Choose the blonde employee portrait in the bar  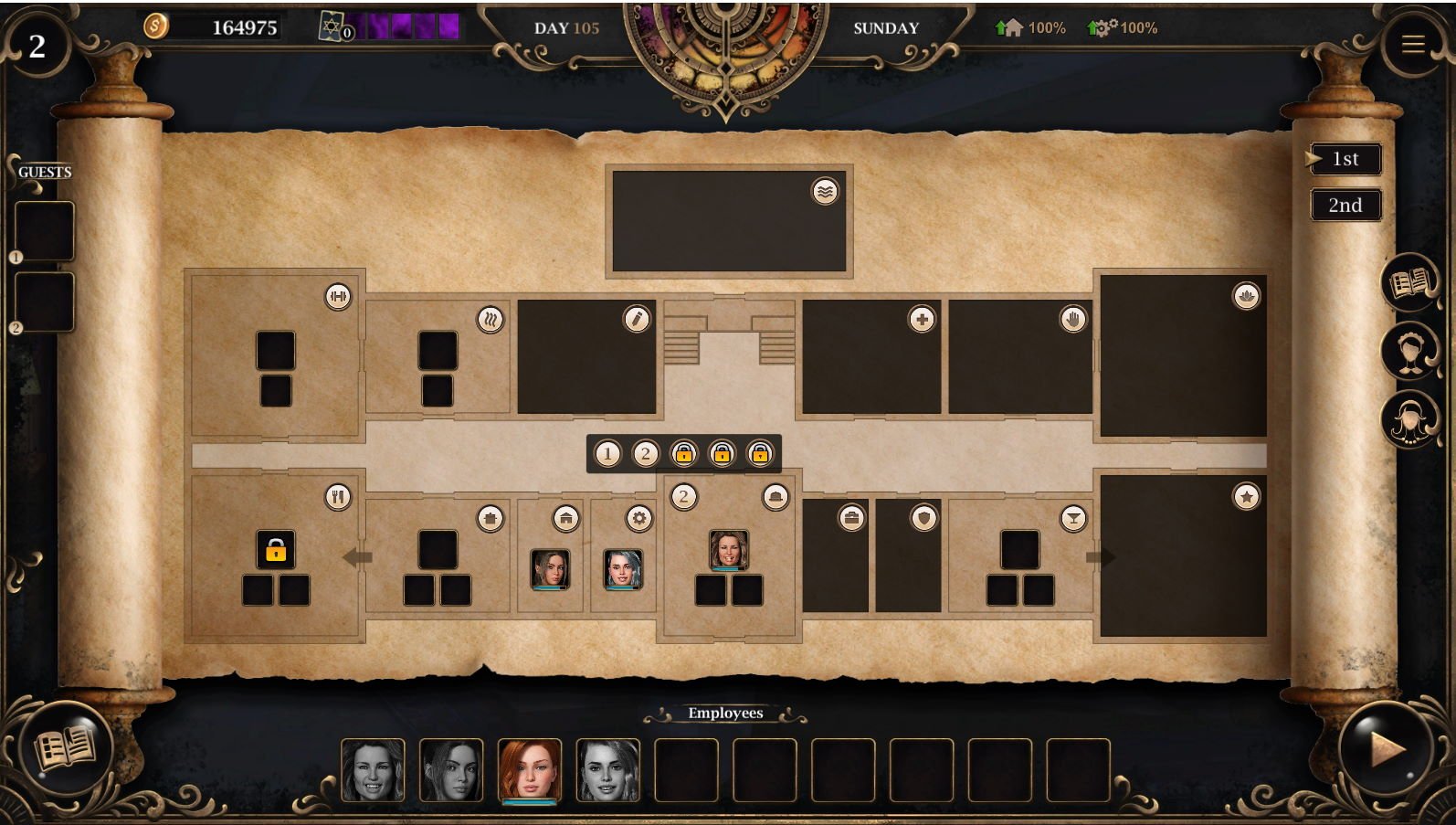(607, 770)
